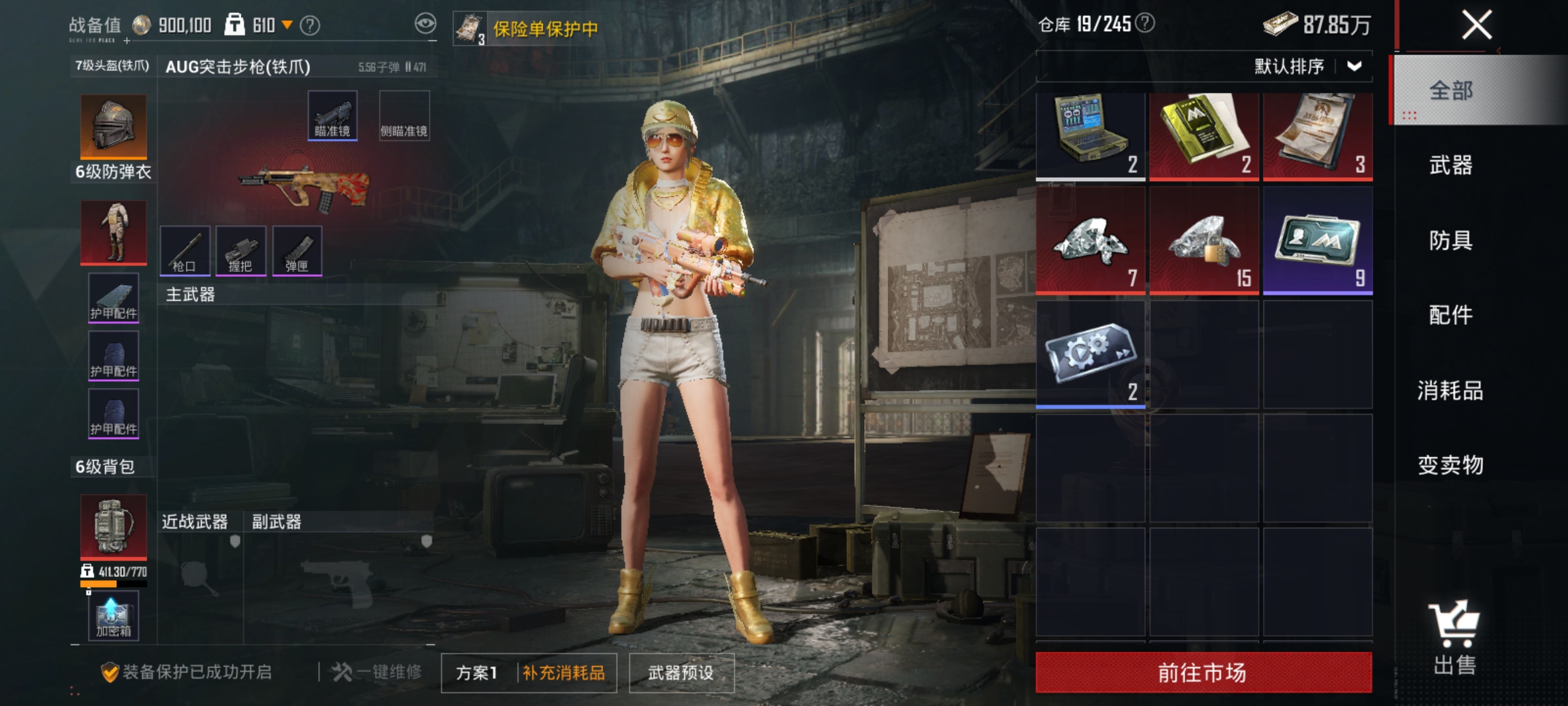
Task: Open the dropdown arrow next to 610
Action: [286, 24]
